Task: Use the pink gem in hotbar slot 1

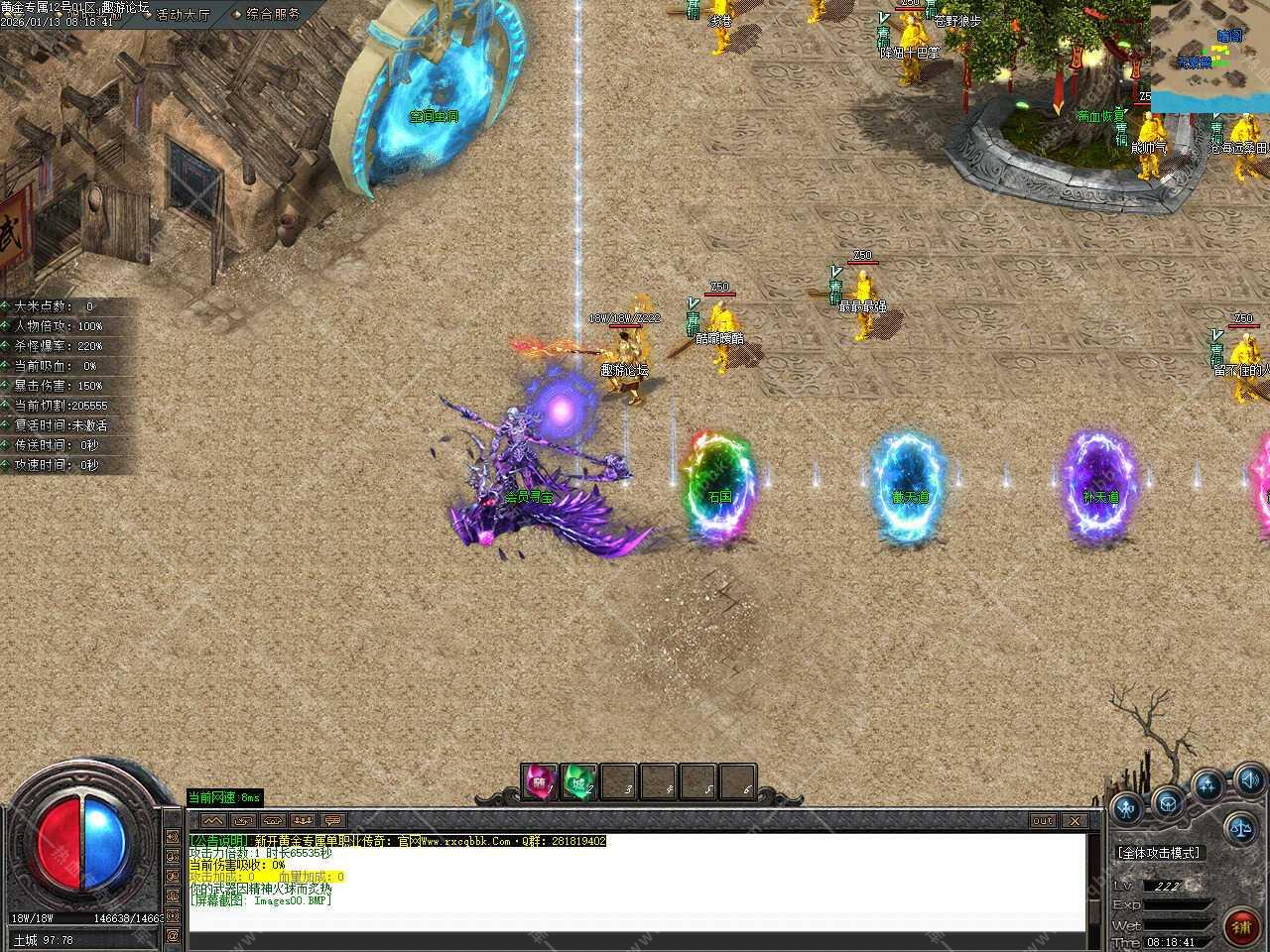Action: click(x=541, y=781)
